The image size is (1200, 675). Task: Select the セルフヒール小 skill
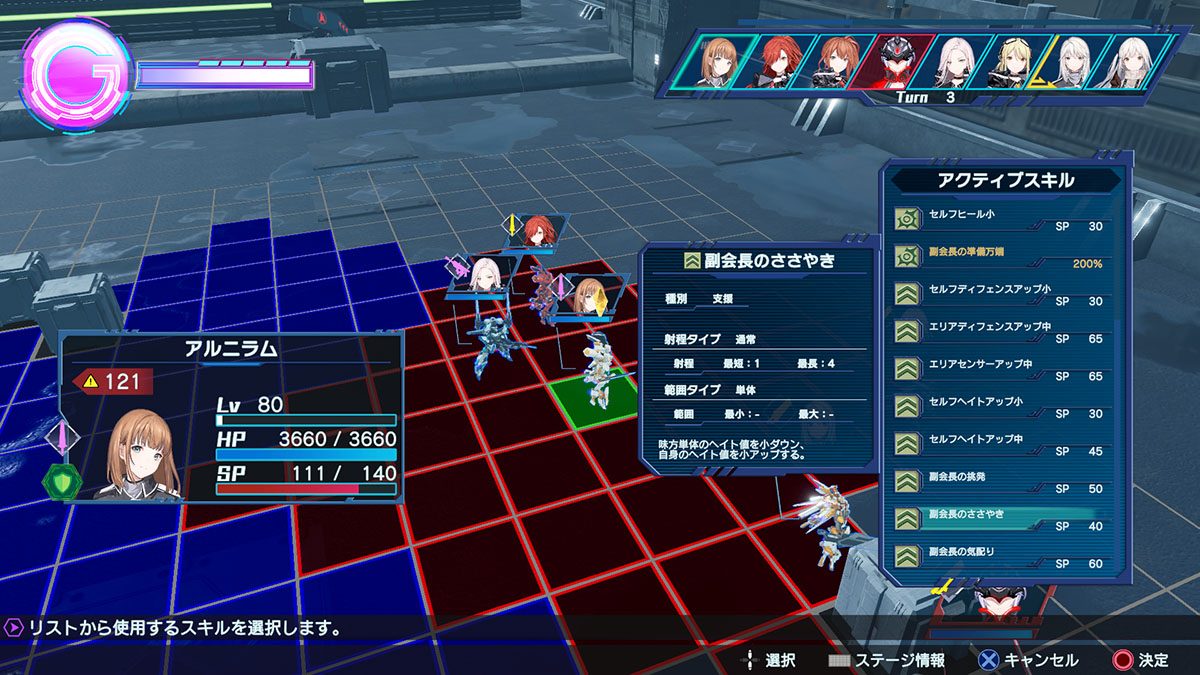1000,220
